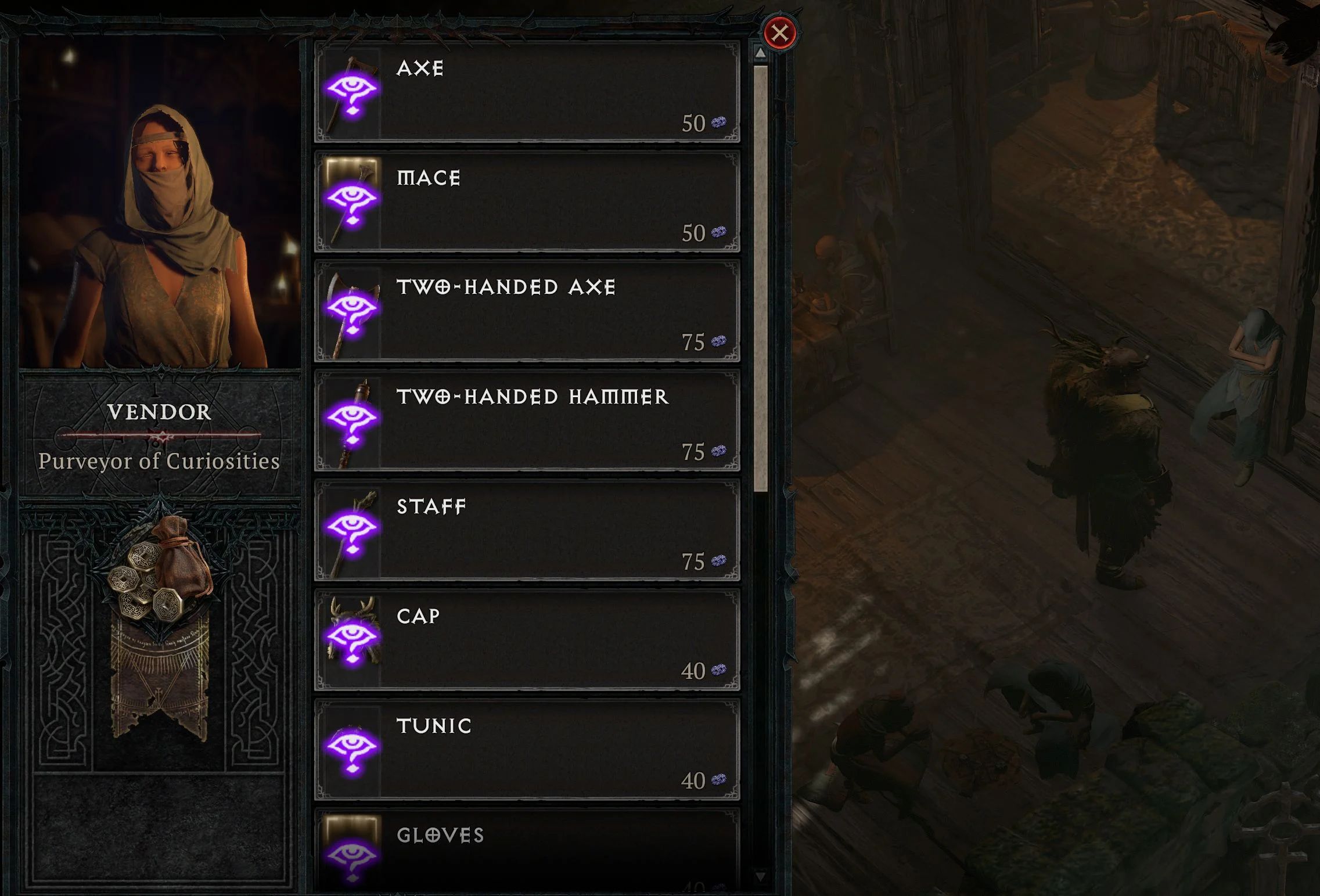
Task: Close the vendor window
Action: (x=779, y=33)
